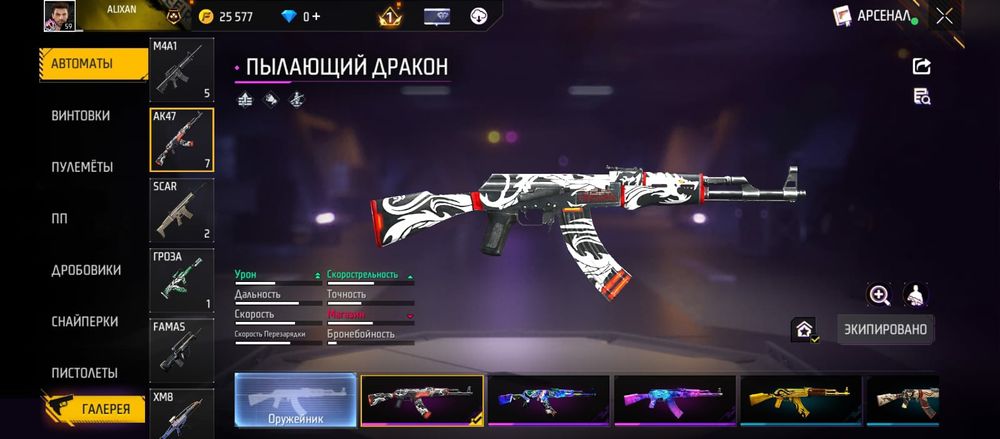Share the weapon skin
Image resolution: width=1000 pixels, height=439 pixels.
pos(922,66)
